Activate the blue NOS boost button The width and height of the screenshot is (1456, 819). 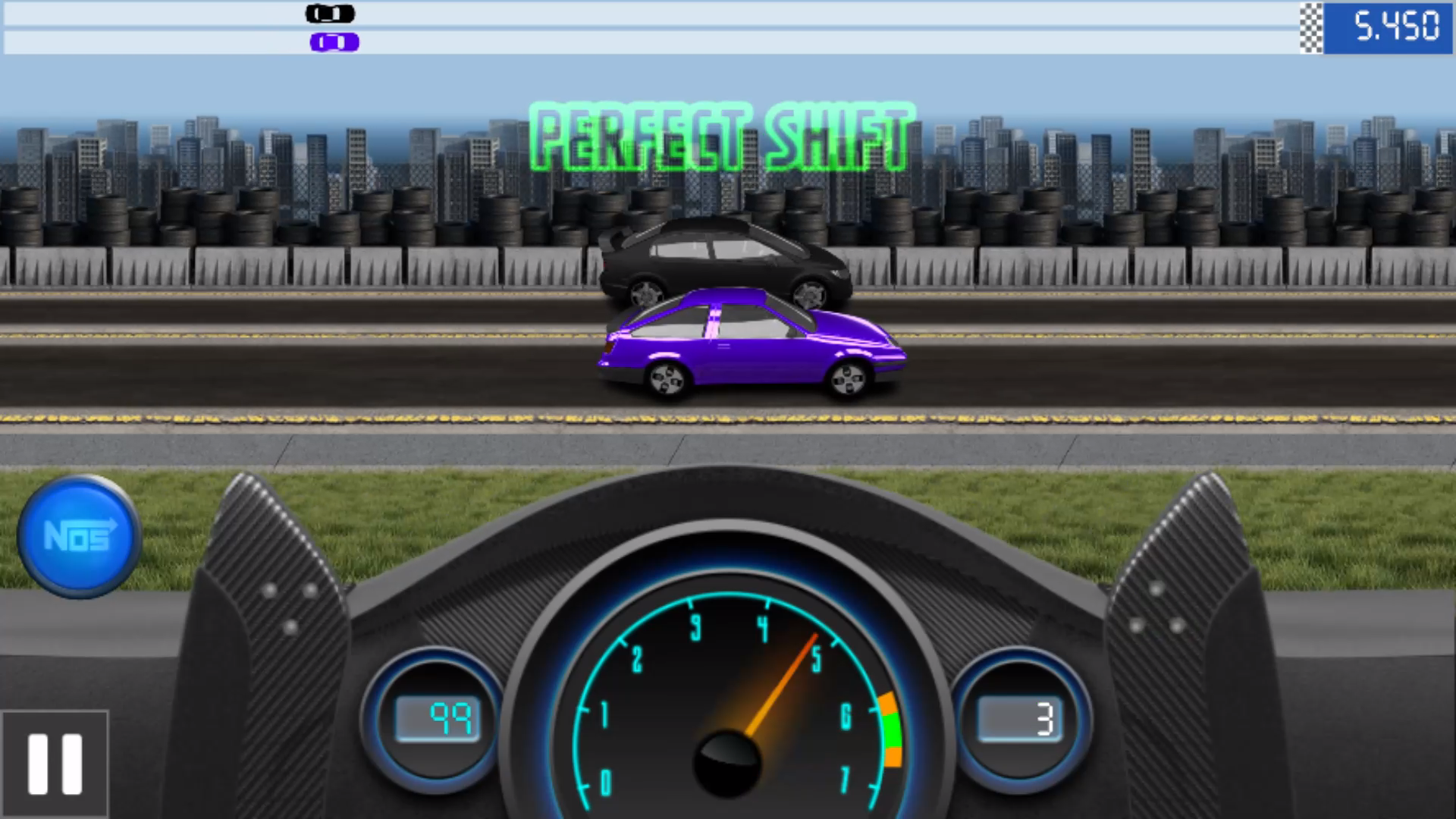pyautogui.click(x=79, y=536)
